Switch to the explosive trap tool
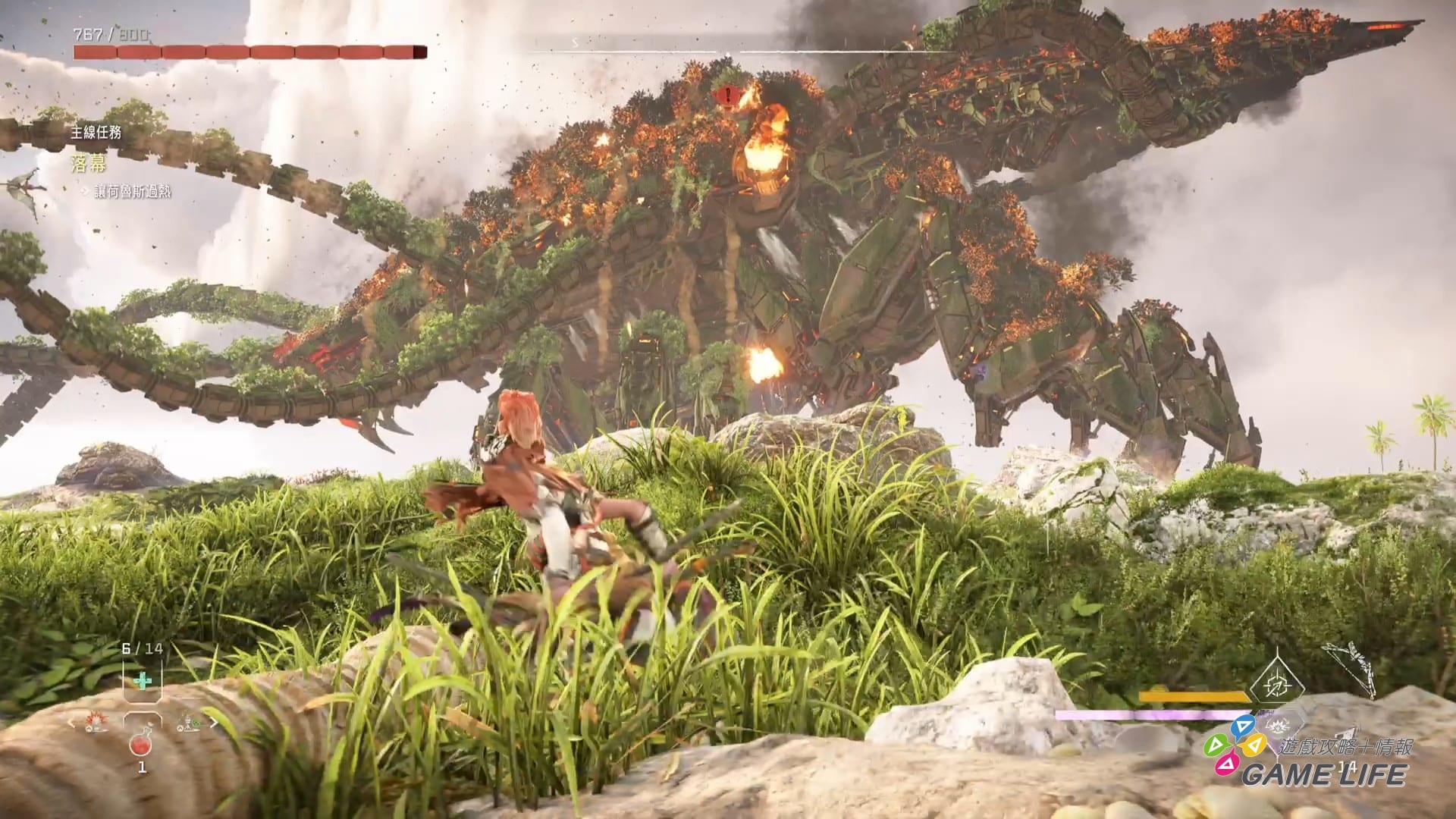The height and width of the screenshot is (819, 1456). click(96, 721)
